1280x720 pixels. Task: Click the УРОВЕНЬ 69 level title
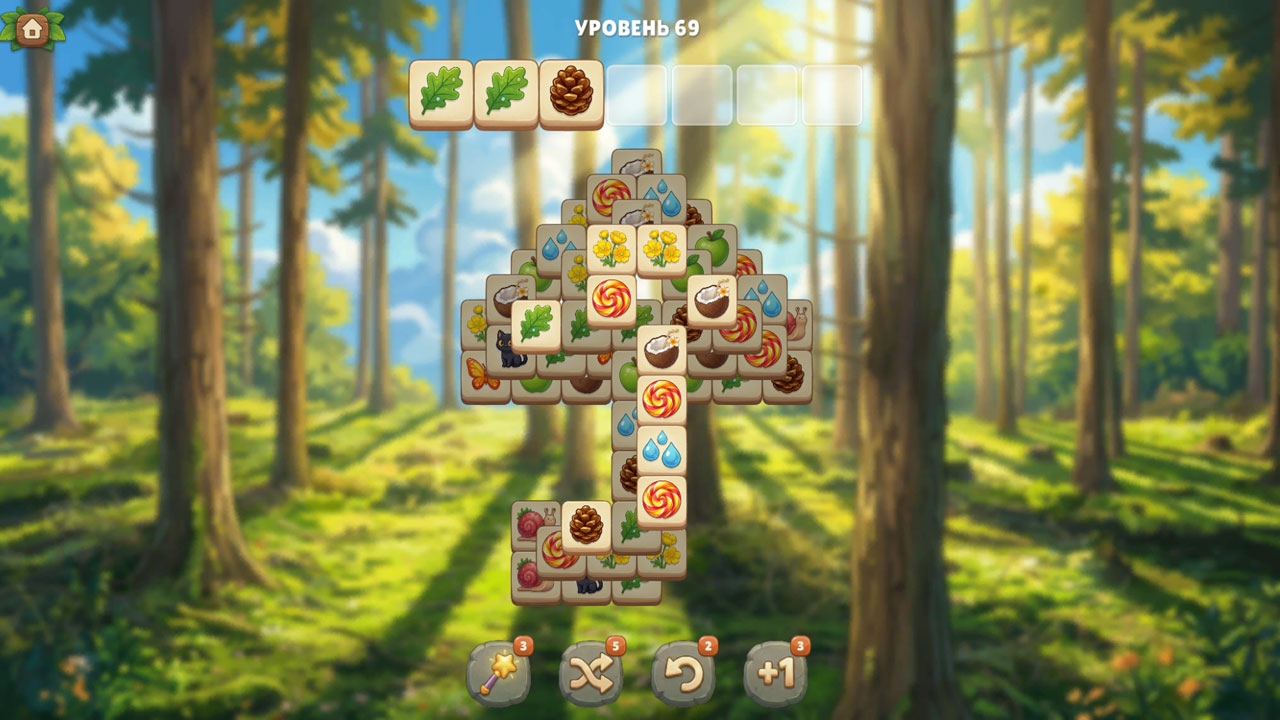click(x=638, y=24)
